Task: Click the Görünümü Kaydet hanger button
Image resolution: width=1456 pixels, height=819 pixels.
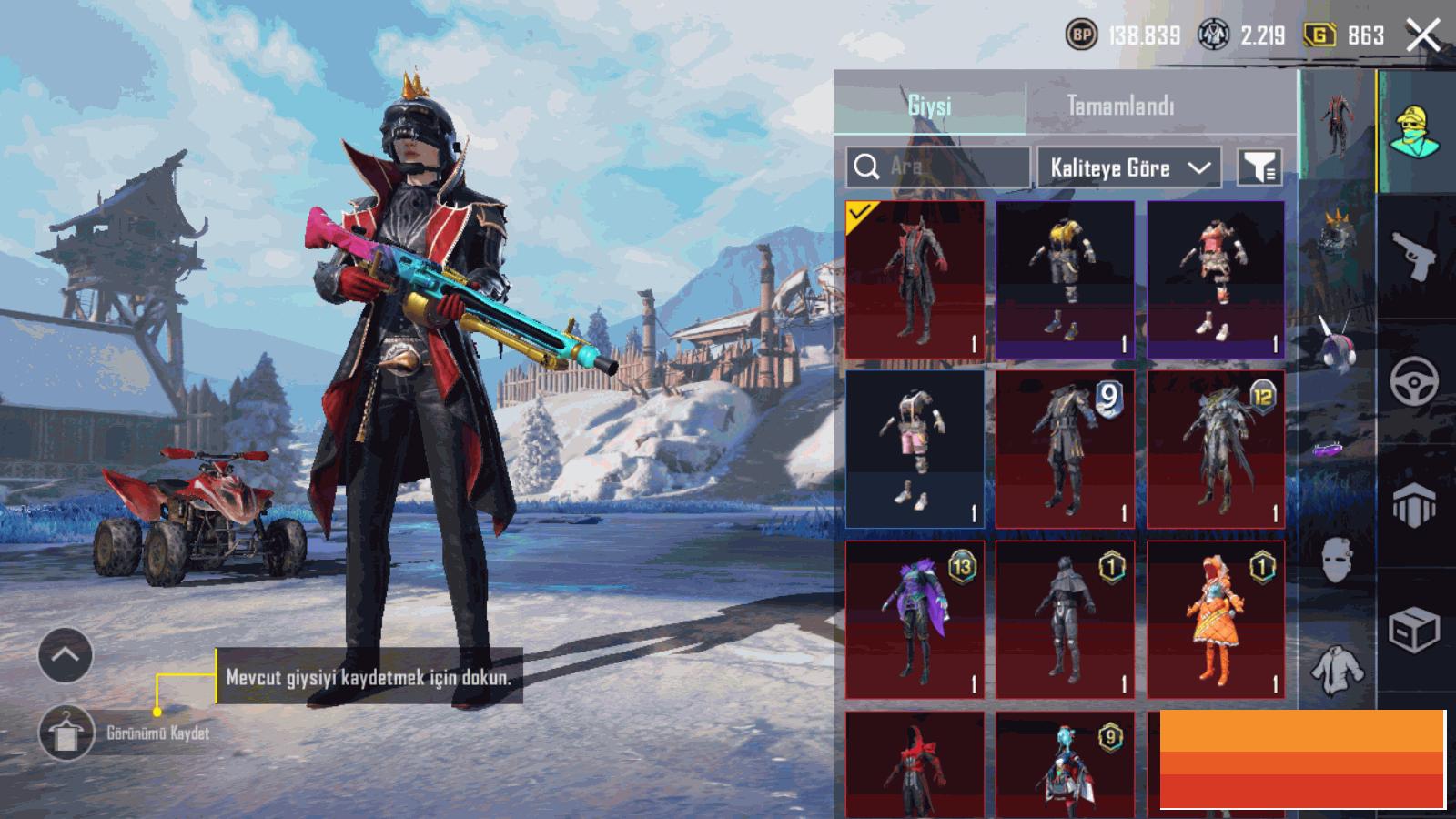Action: click(x=66, y=733)
